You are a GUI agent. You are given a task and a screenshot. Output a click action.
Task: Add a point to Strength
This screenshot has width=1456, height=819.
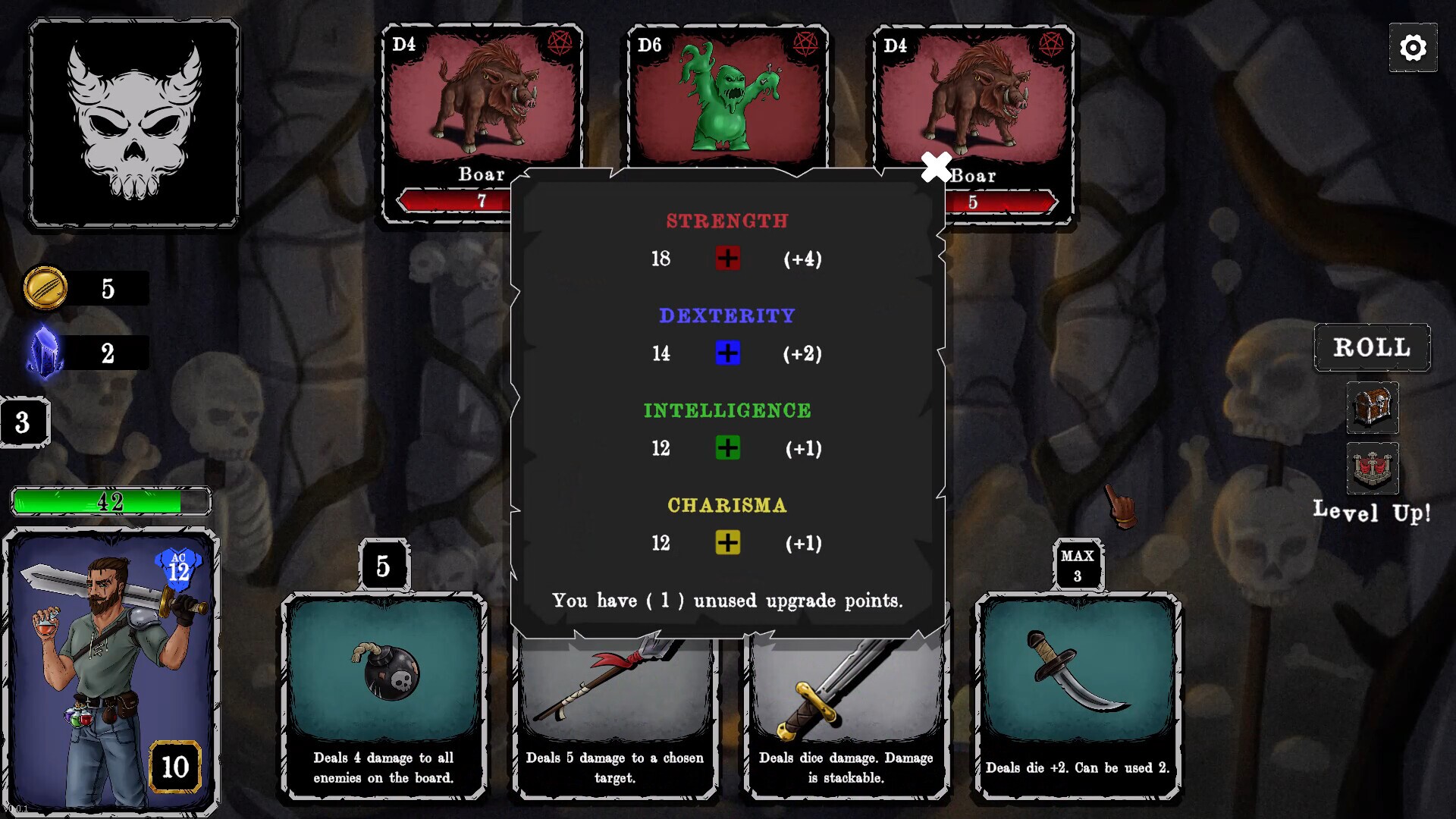tap(727, 259)
